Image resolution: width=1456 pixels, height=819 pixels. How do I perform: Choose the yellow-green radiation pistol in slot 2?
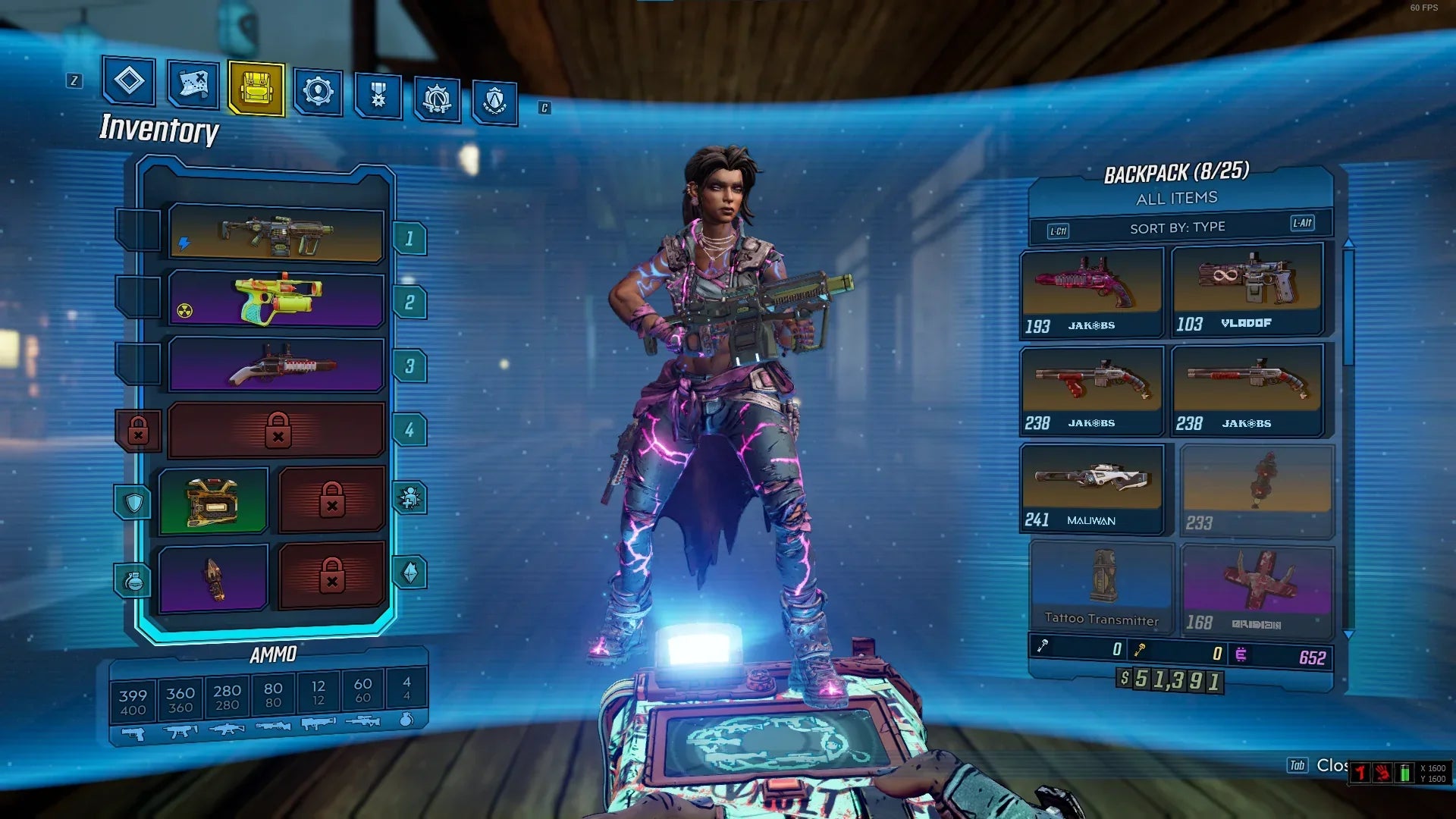[x=276, y=300]
